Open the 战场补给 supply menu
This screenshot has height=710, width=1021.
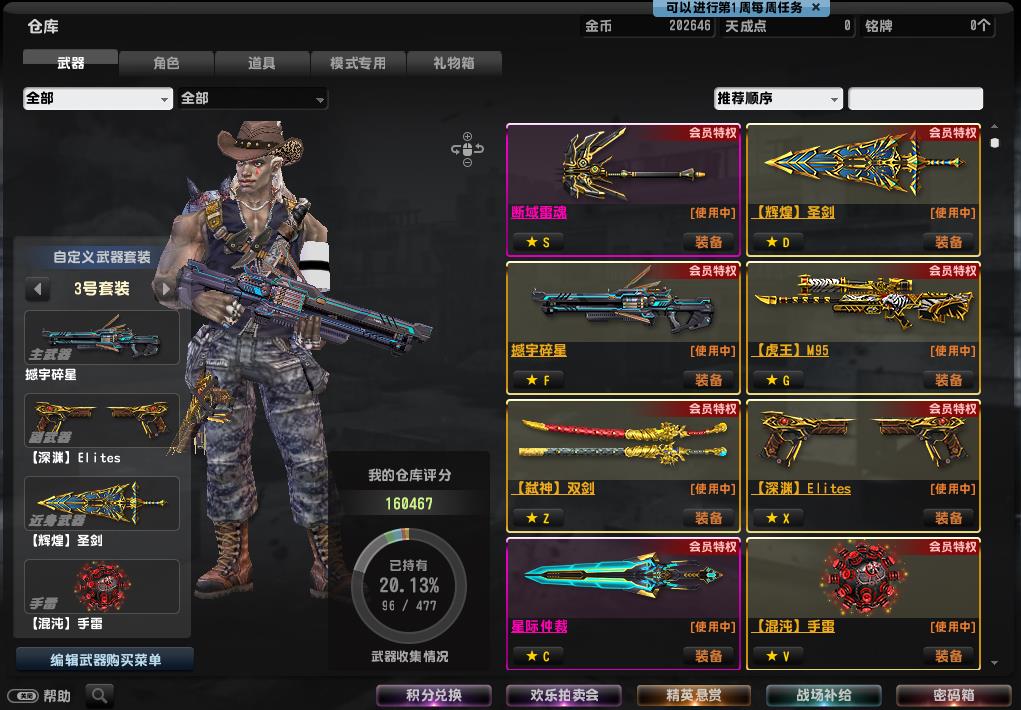coord(824,695)
